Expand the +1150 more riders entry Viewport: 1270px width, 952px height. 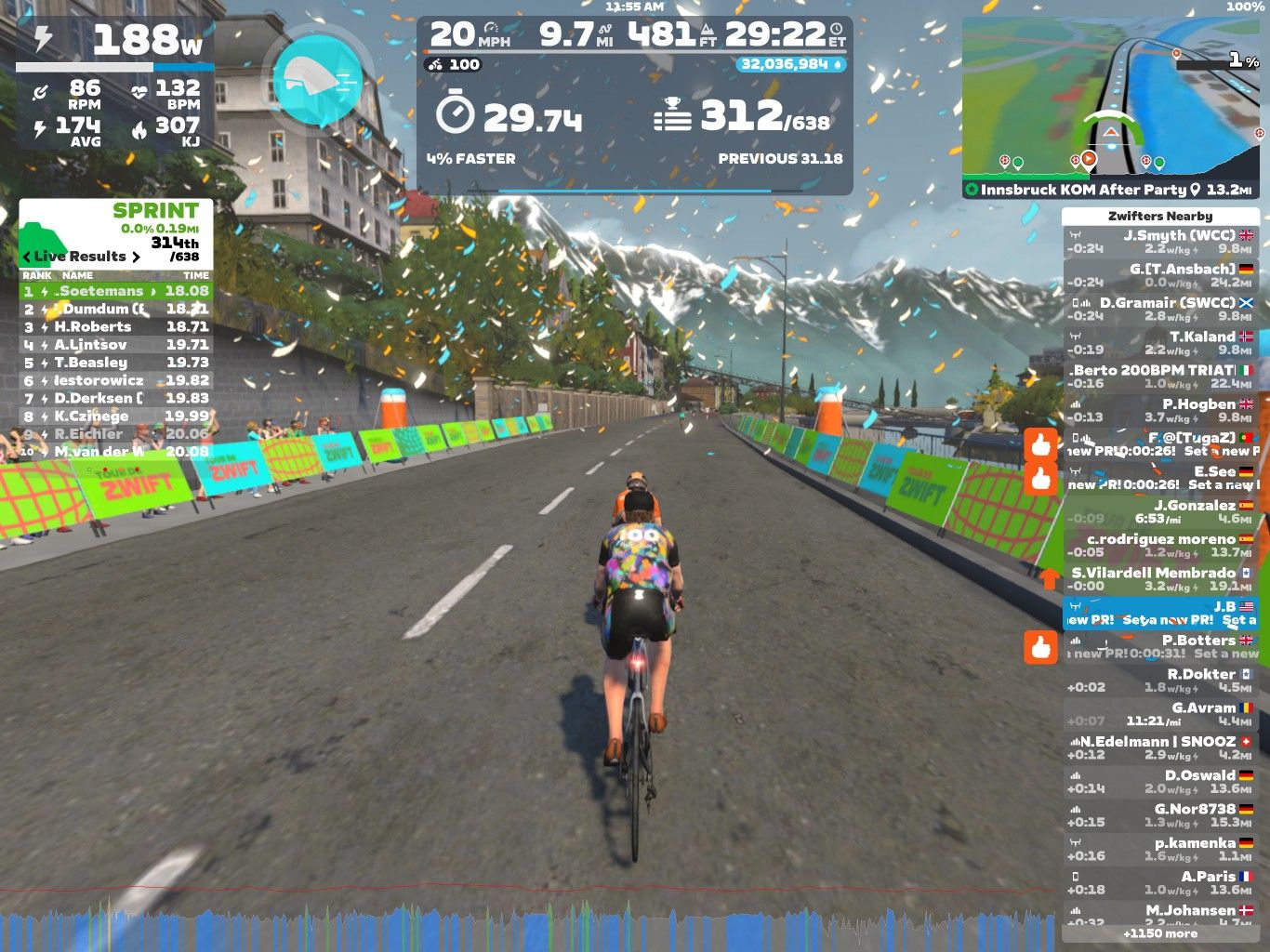(1159, 933)
